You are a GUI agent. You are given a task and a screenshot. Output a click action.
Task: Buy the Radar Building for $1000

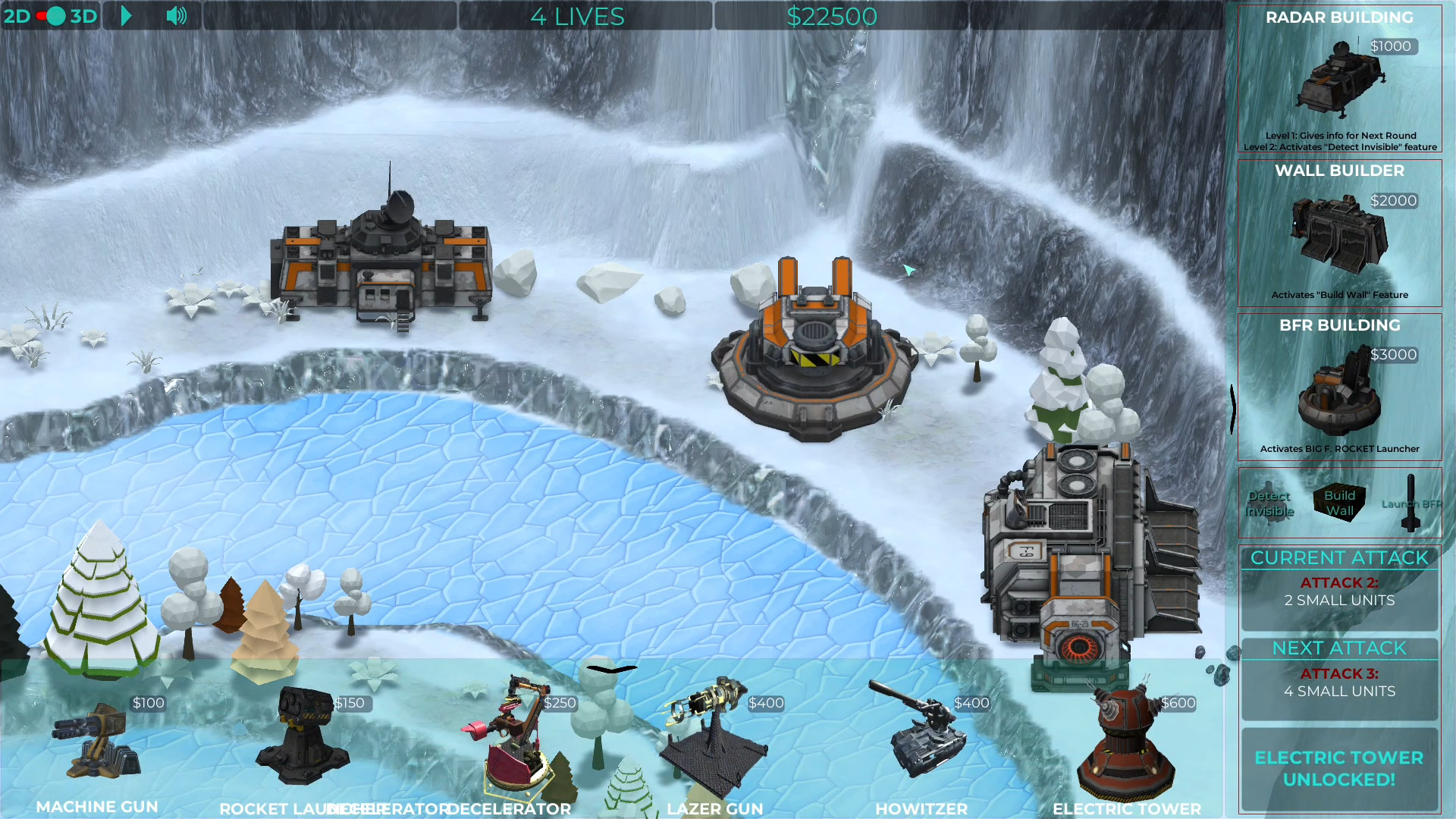(1339, 80)
